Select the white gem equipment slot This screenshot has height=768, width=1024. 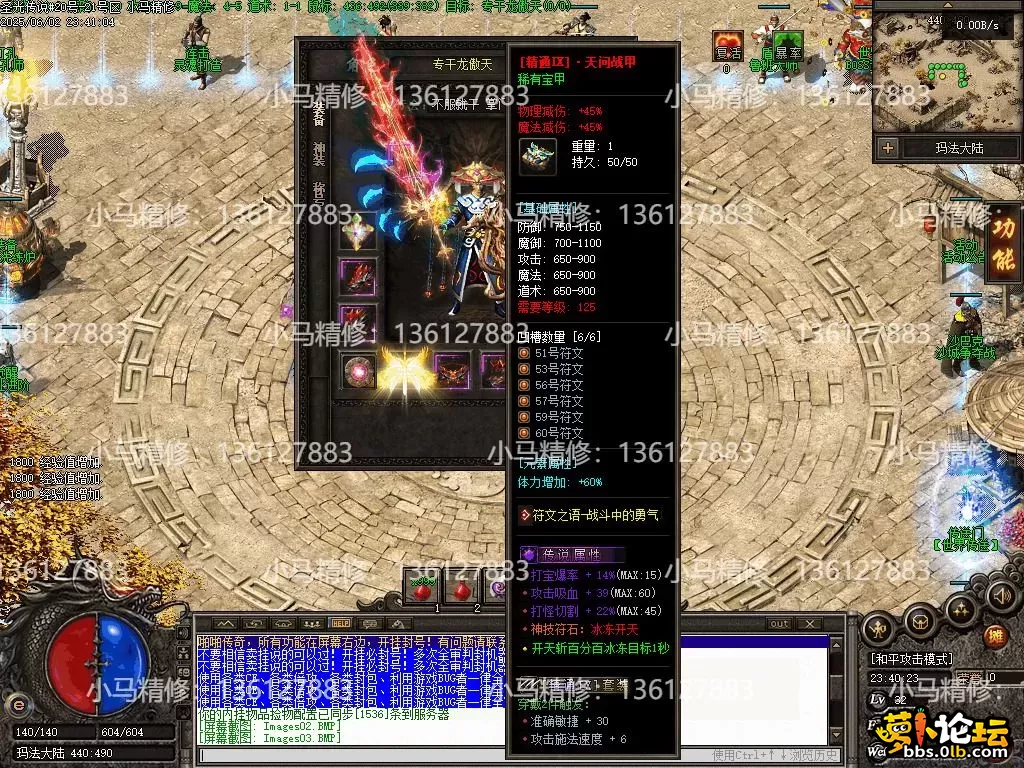(x=357, y=231)
